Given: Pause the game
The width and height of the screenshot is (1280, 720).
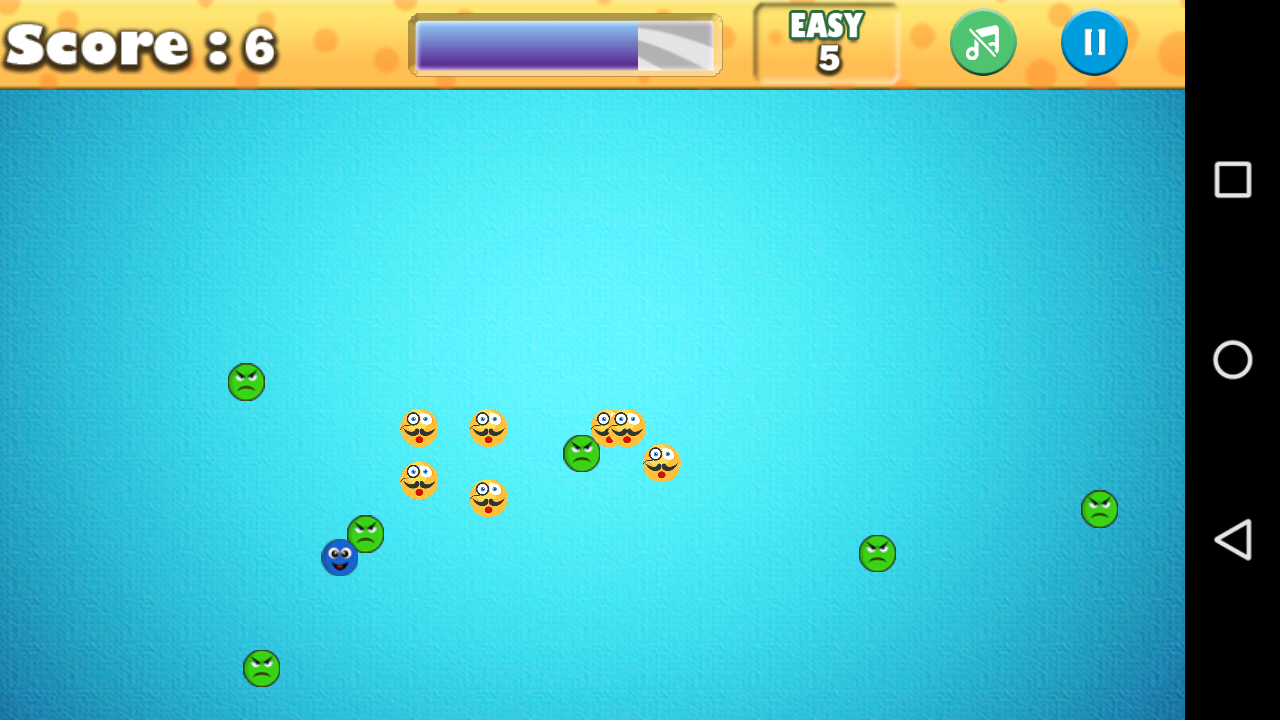Looking at the screenshot, I should [x=1095, y=42].
